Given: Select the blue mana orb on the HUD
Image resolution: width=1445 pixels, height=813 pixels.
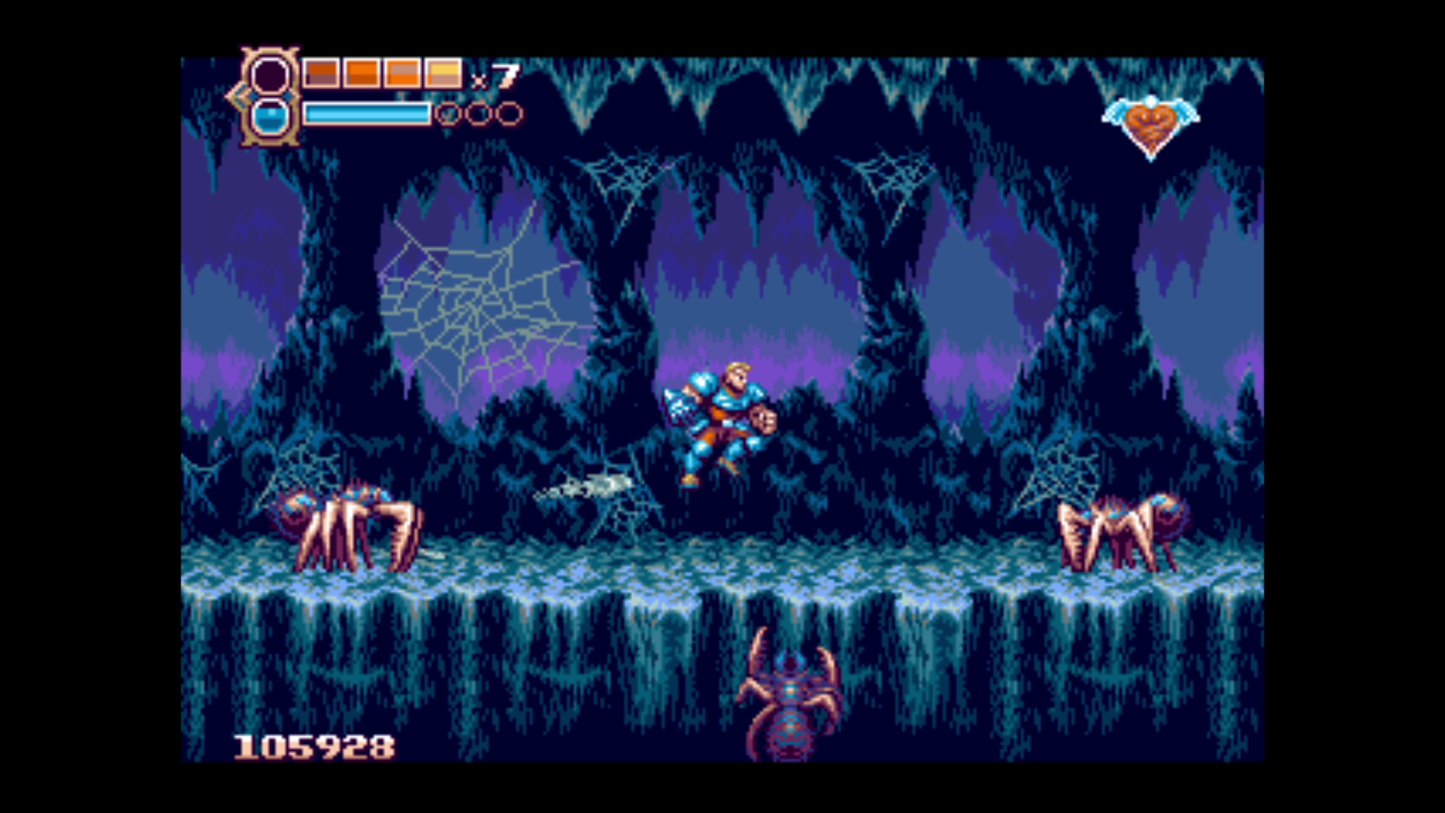Looking at the screenshot, I should 271,115.
